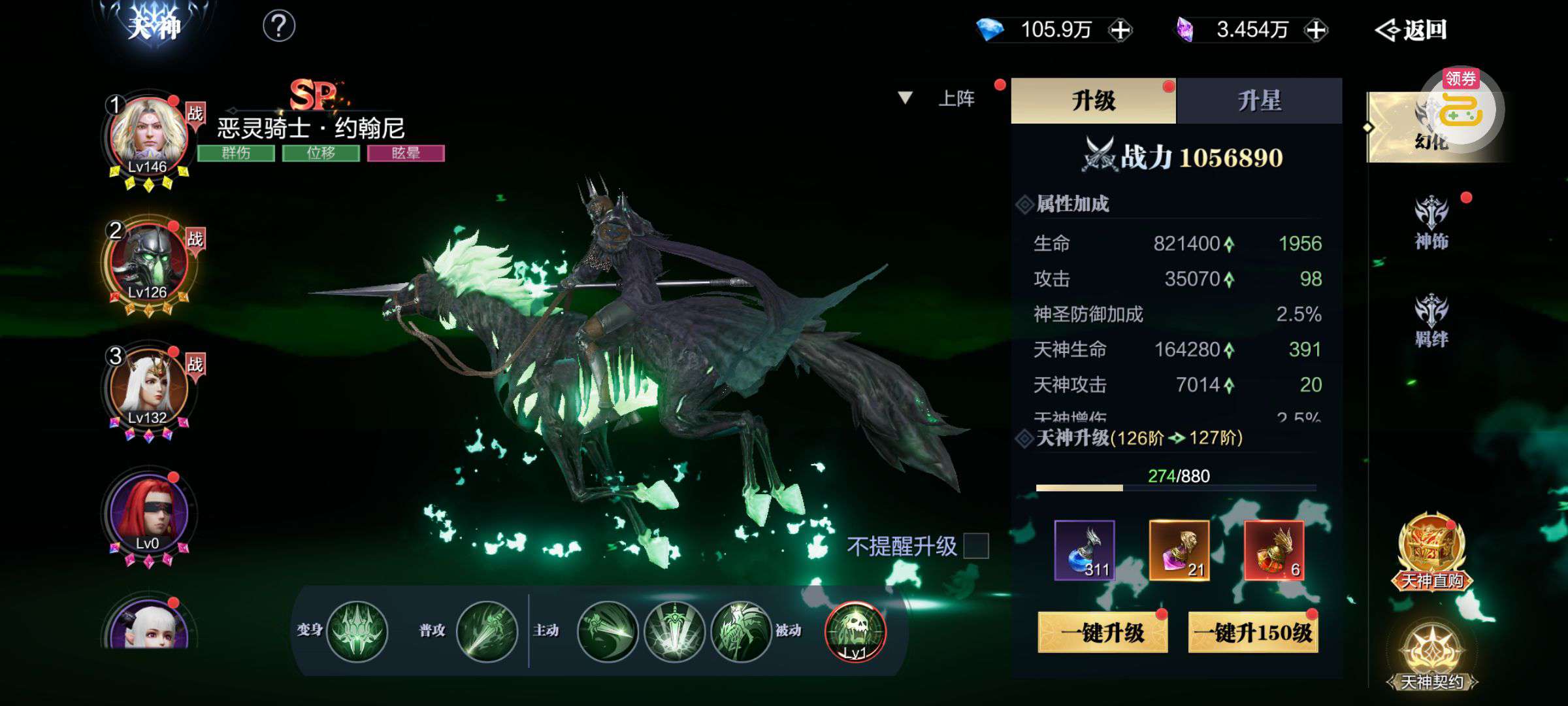The width and height of the screenshot is (1568, 706).
Task: Open the question mark help icon
Action: 279,27
